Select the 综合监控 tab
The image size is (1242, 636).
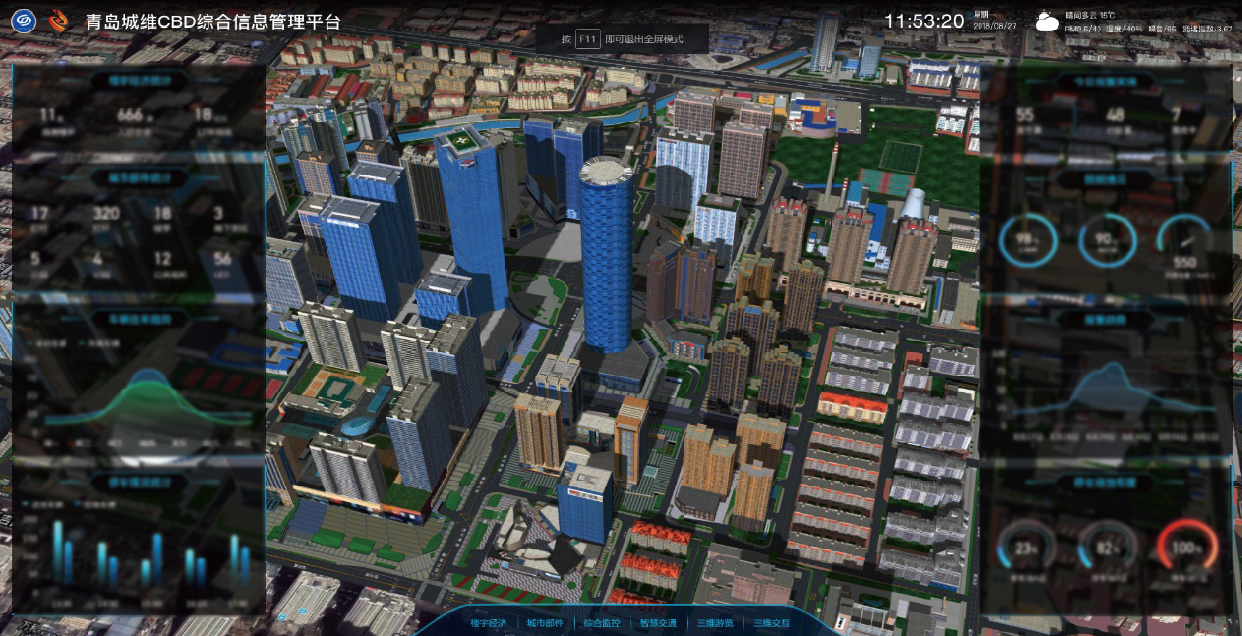tap(602, 623)
